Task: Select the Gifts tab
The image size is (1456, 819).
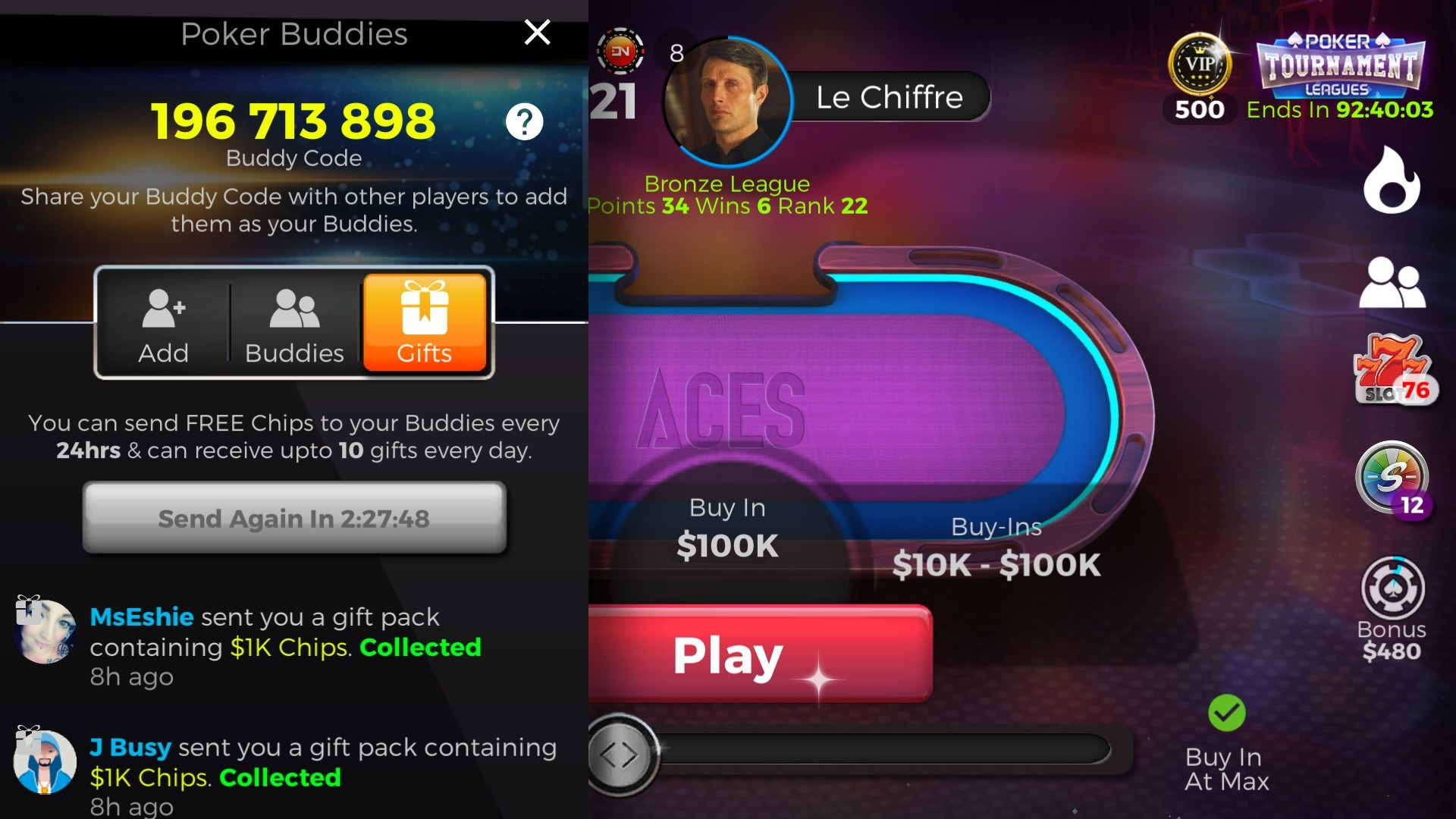Action: (425, 325)
